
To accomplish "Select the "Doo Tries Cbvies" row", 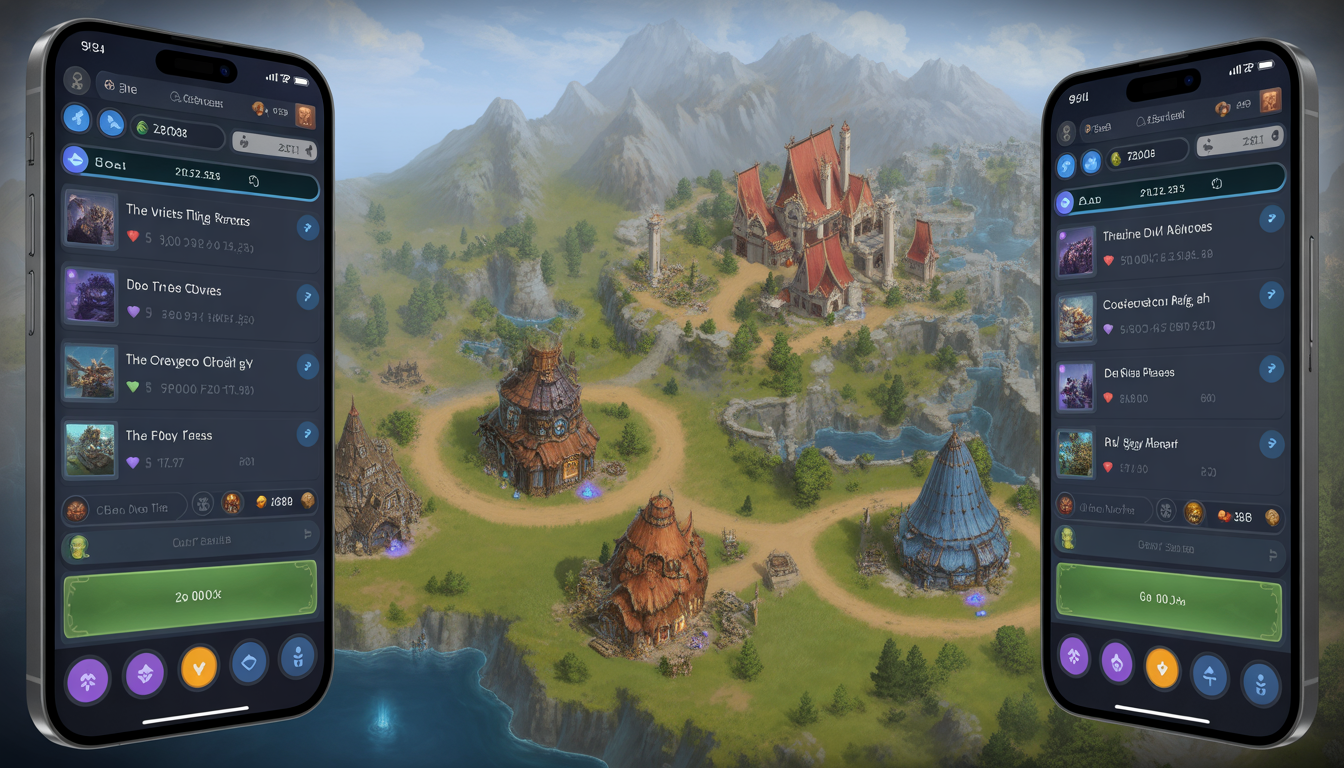I will click(x=188, y=297).
